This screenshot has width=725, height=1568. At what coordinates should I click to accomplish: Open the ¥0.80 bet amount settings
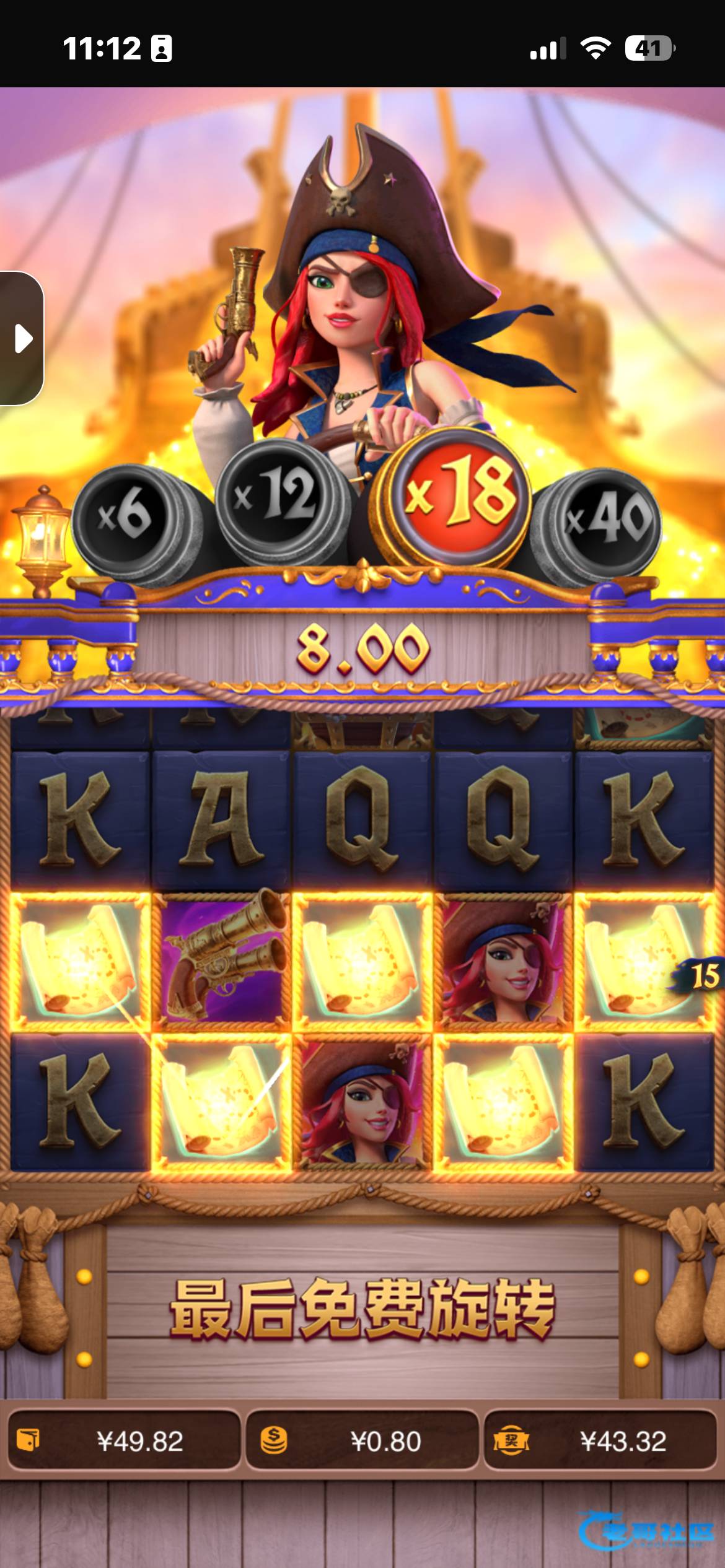point(362,1441)
